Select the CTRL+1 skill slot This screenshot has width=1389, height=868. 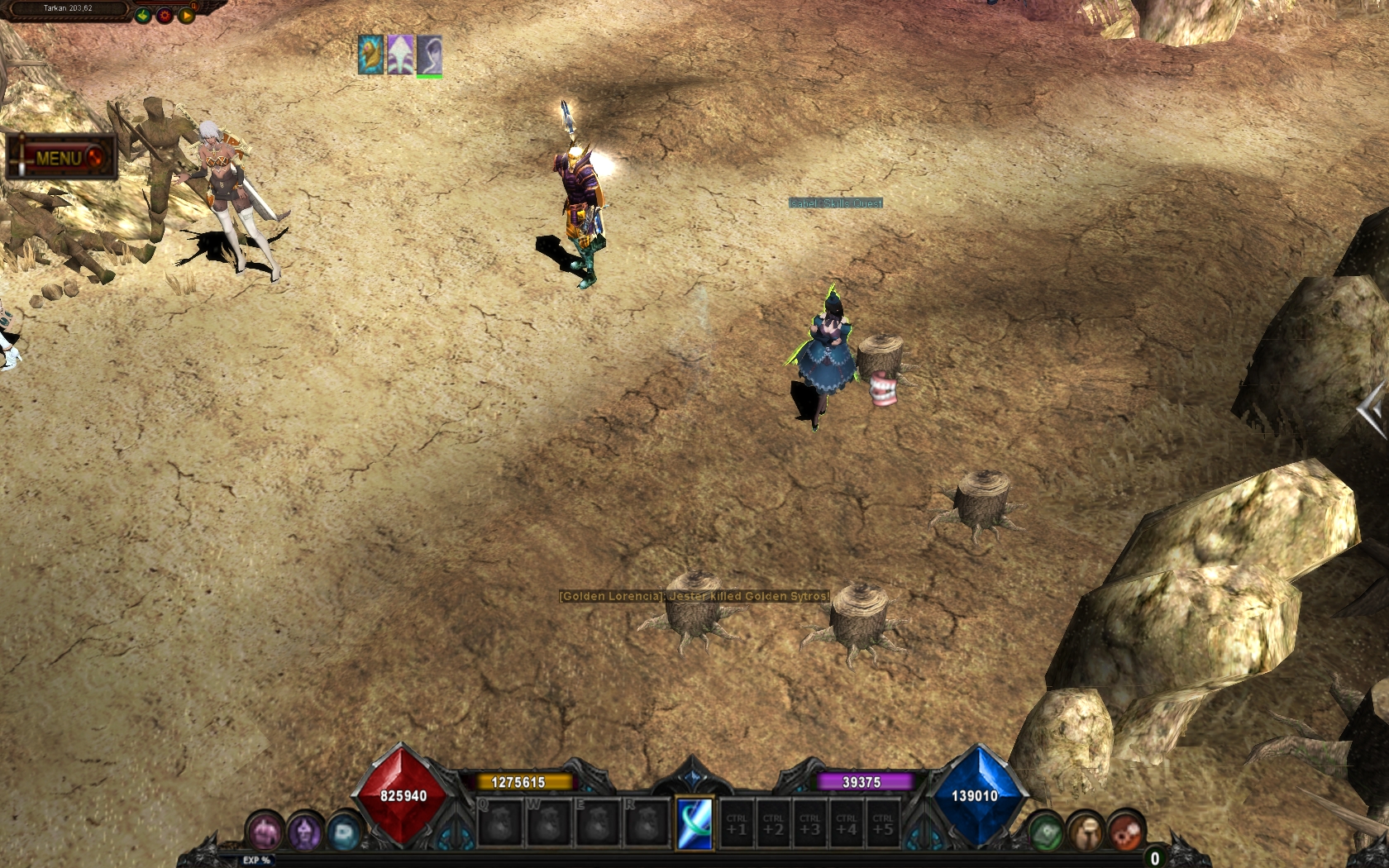tap(737, 823)
